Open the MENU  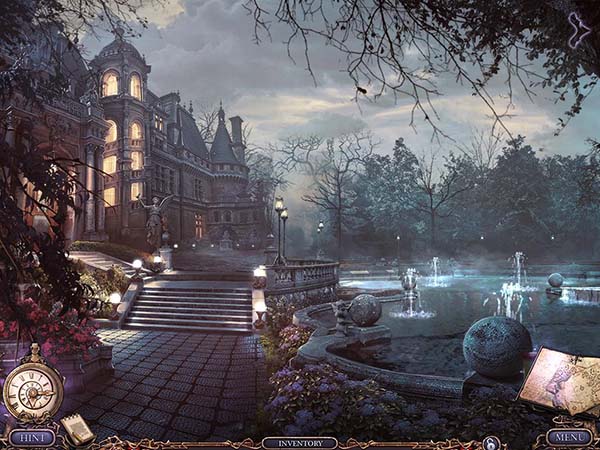568,437
